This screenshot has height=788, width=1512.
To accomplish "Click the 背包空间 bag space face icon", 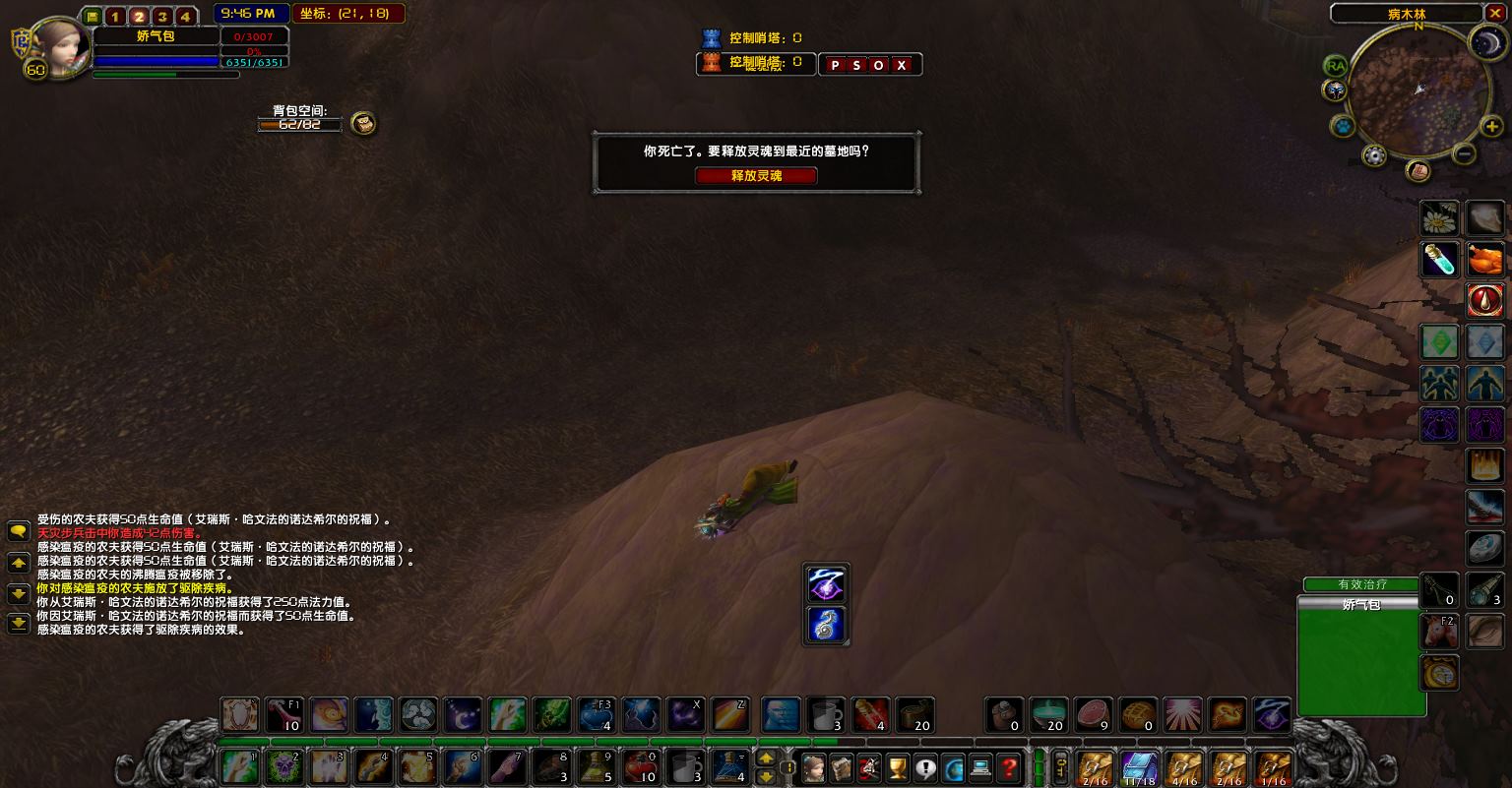I will [x=364, y=123].
